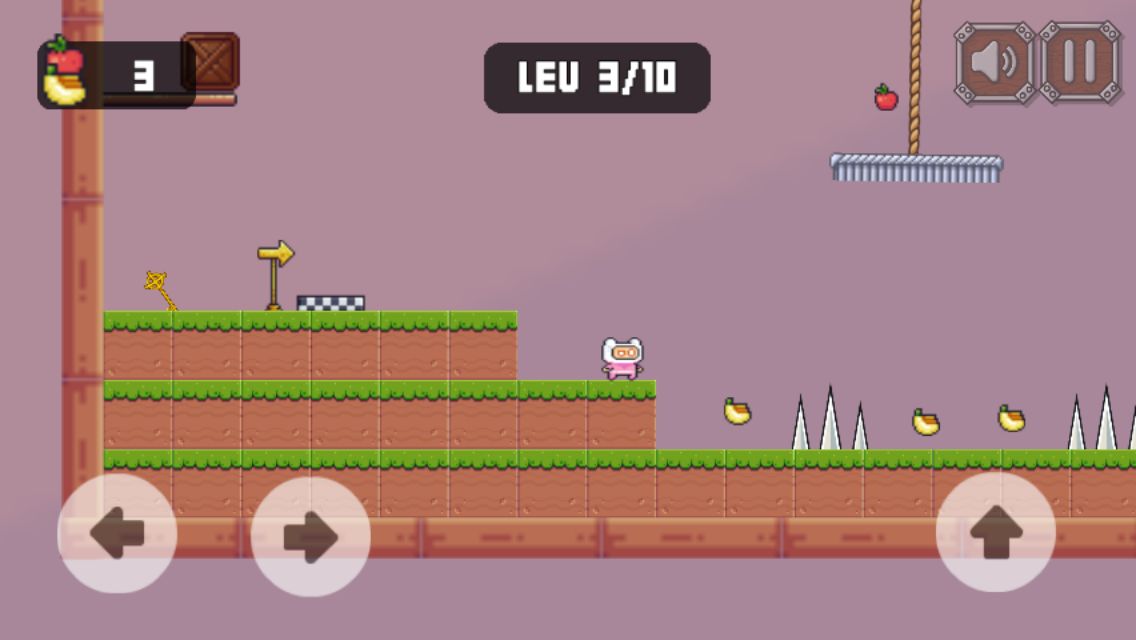Tap the move right arrow button
Screen dimensions: 1136x640
tap(311, 537)
